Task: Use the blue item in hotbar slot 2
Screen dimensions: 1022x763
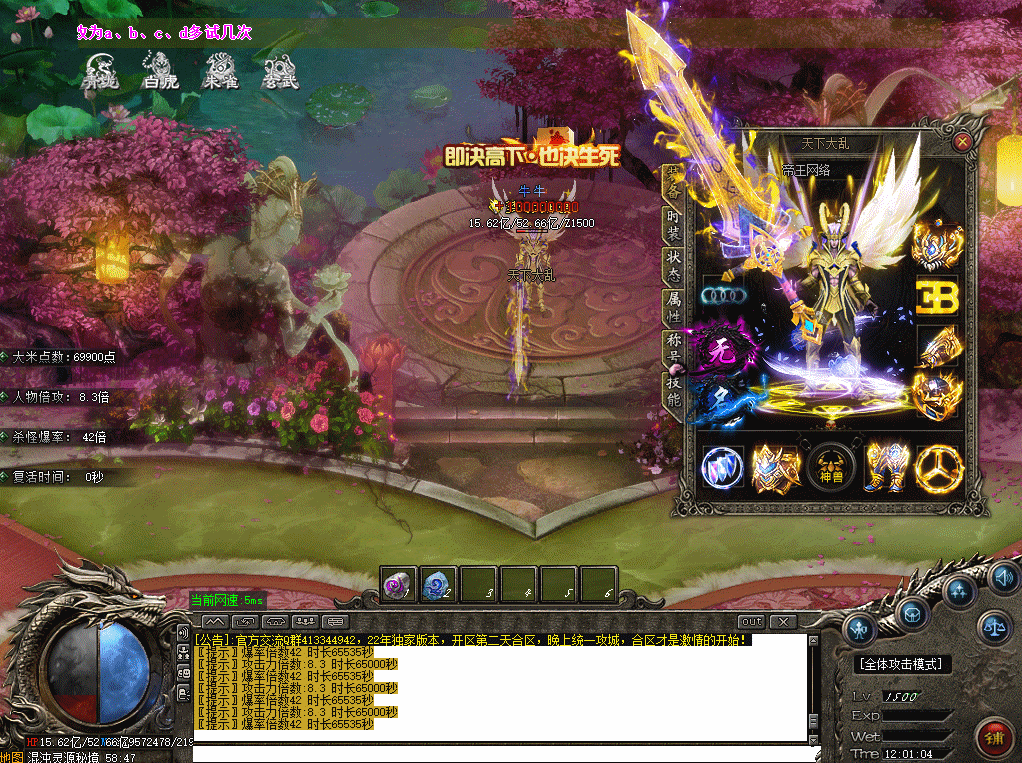Action: point(437,585)
